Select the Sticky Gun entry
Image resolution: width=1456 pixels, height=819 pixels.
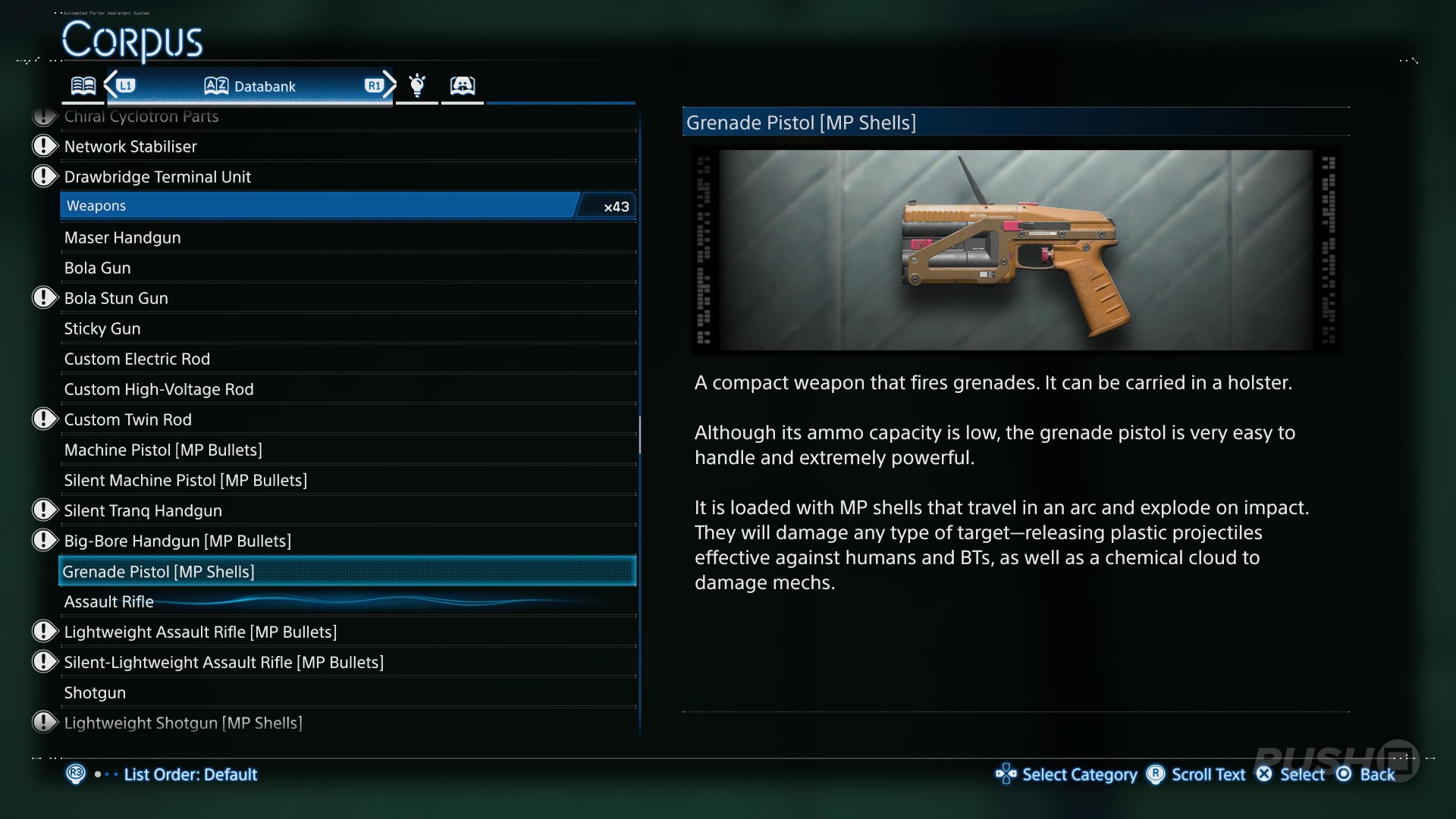(x=102, y=328)
